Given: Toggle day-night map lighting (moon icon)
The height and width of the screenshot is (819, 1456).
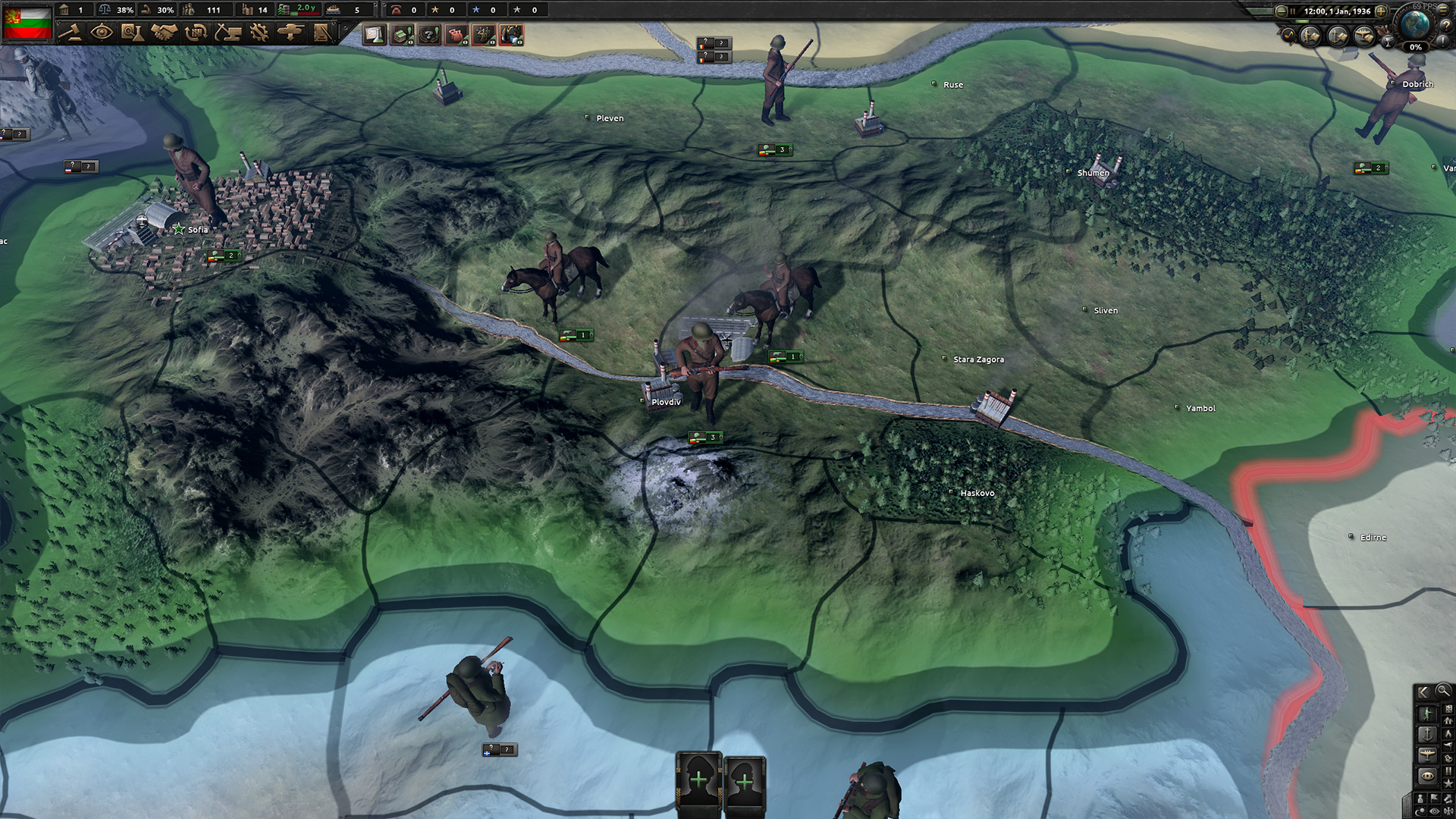Looking at the screenshot, I should tap(1419, 811).
